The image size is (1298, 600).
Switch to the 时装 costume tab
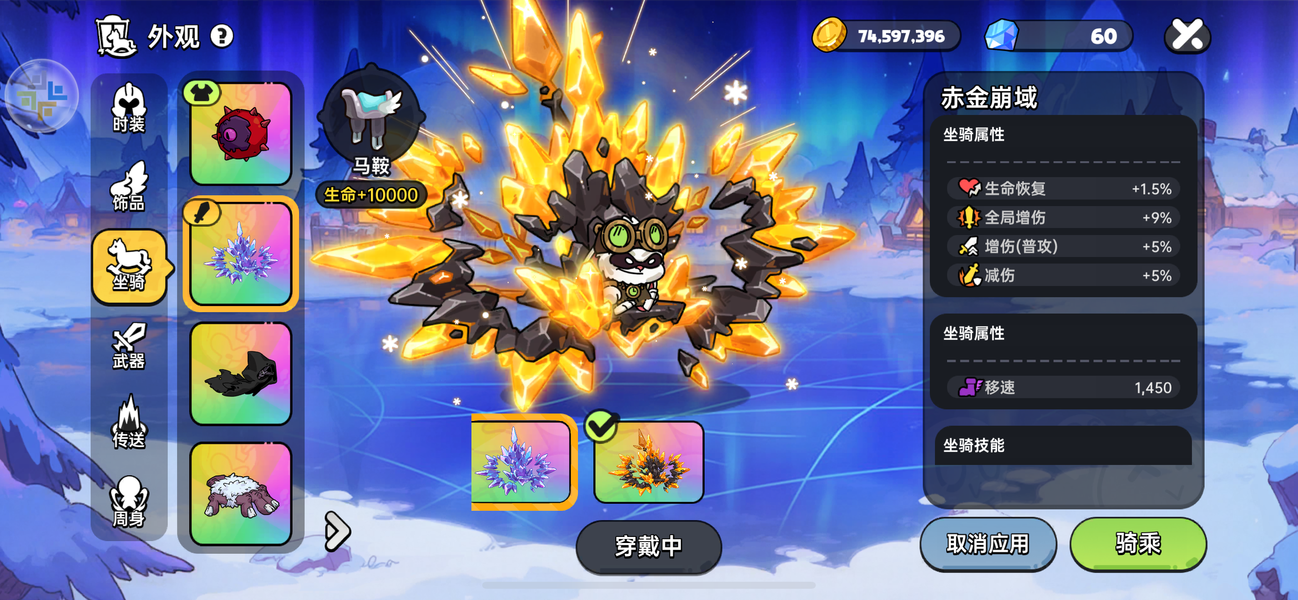tap(129, 110)
